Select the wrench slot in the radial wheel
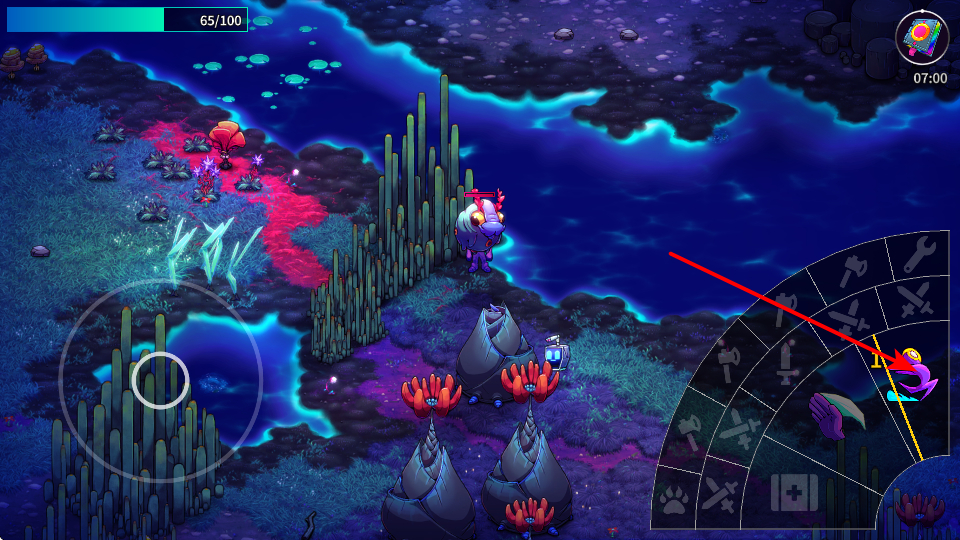Viewport: 960px width, 540px height. (918, 256)
